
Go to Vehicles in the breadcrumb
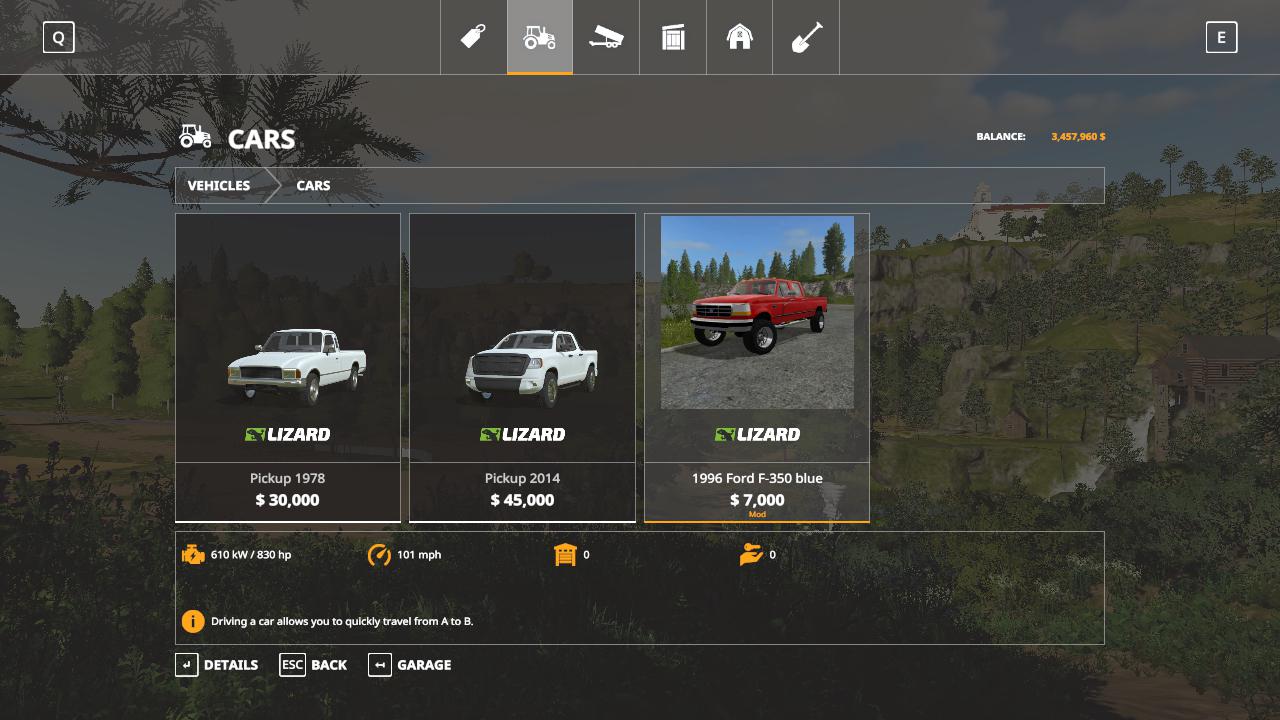219,186
